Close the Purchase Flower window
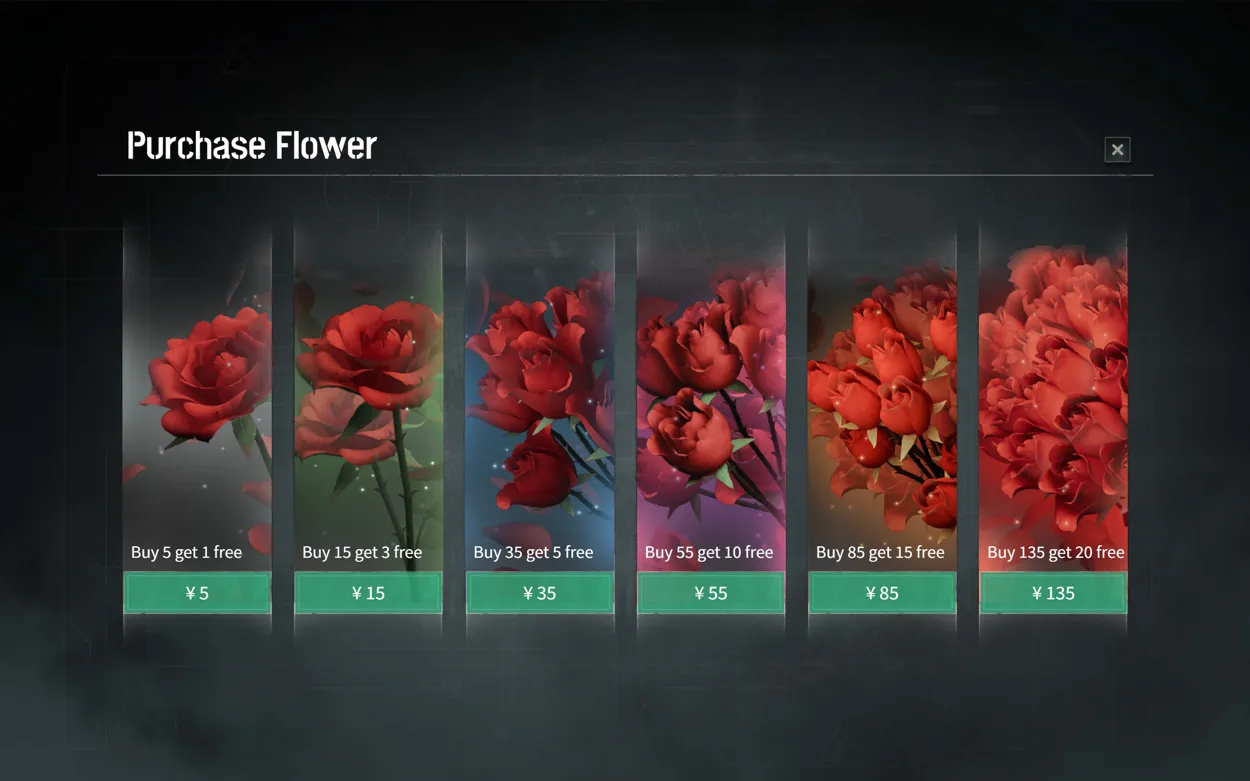 pos(1117,150)
